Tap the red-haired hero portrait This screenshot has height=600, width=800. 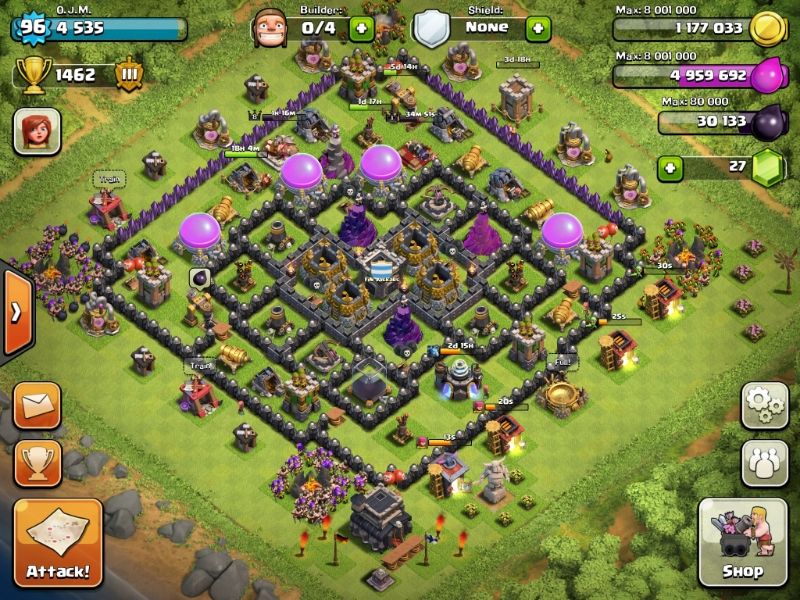(37, 130)
